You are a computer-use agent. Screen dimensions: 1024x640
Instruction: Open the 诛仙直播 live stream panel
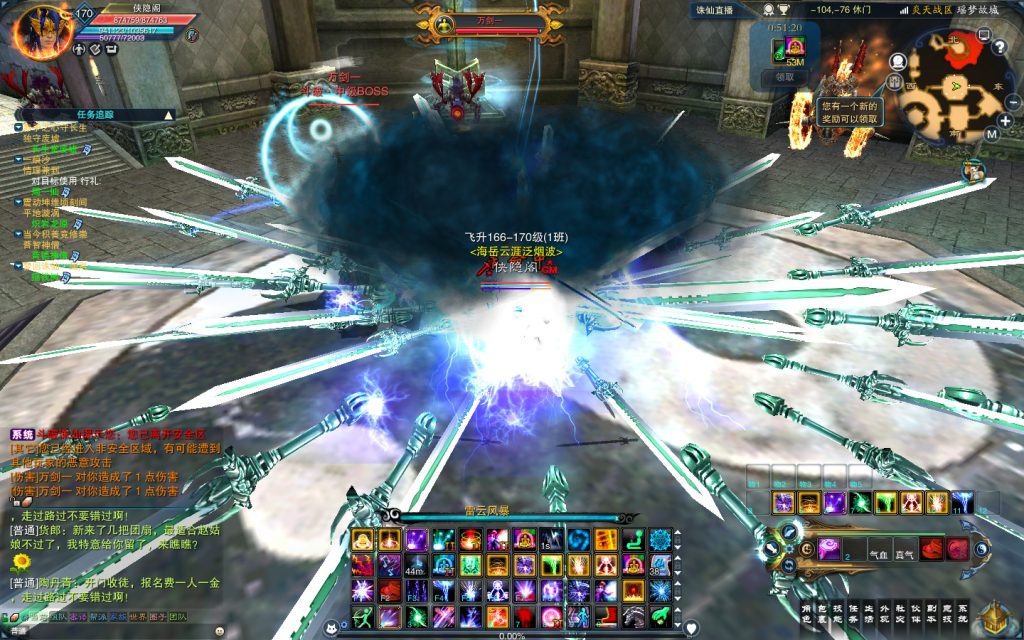click(x=714, y=9)
